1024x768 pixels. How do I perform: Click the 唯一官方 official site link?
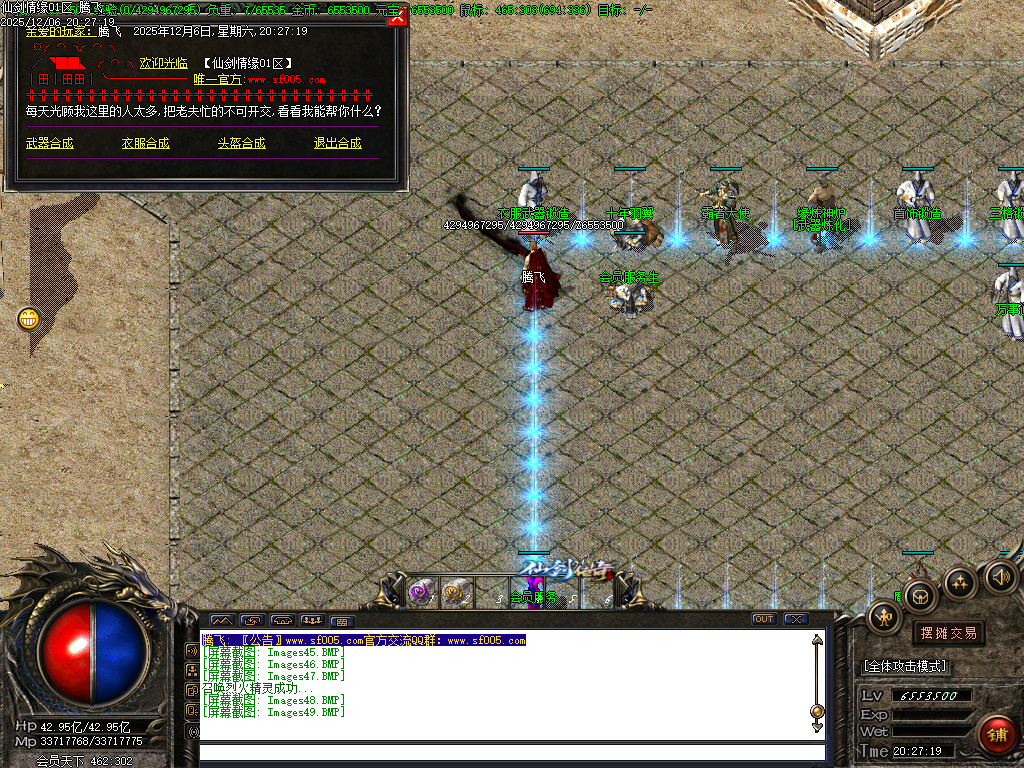[x=218, y=79]
